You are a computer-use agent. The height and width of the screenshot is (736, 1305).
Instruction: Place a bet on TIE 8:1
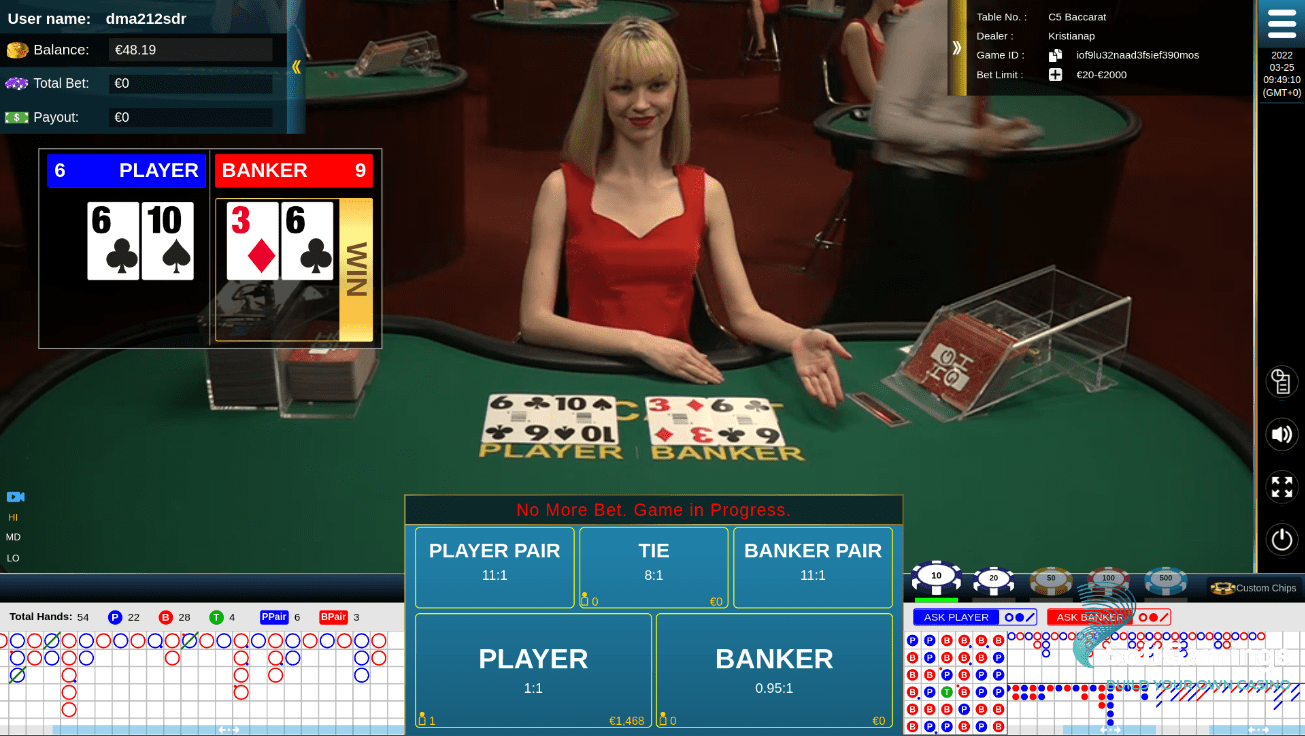pos(653,567)
